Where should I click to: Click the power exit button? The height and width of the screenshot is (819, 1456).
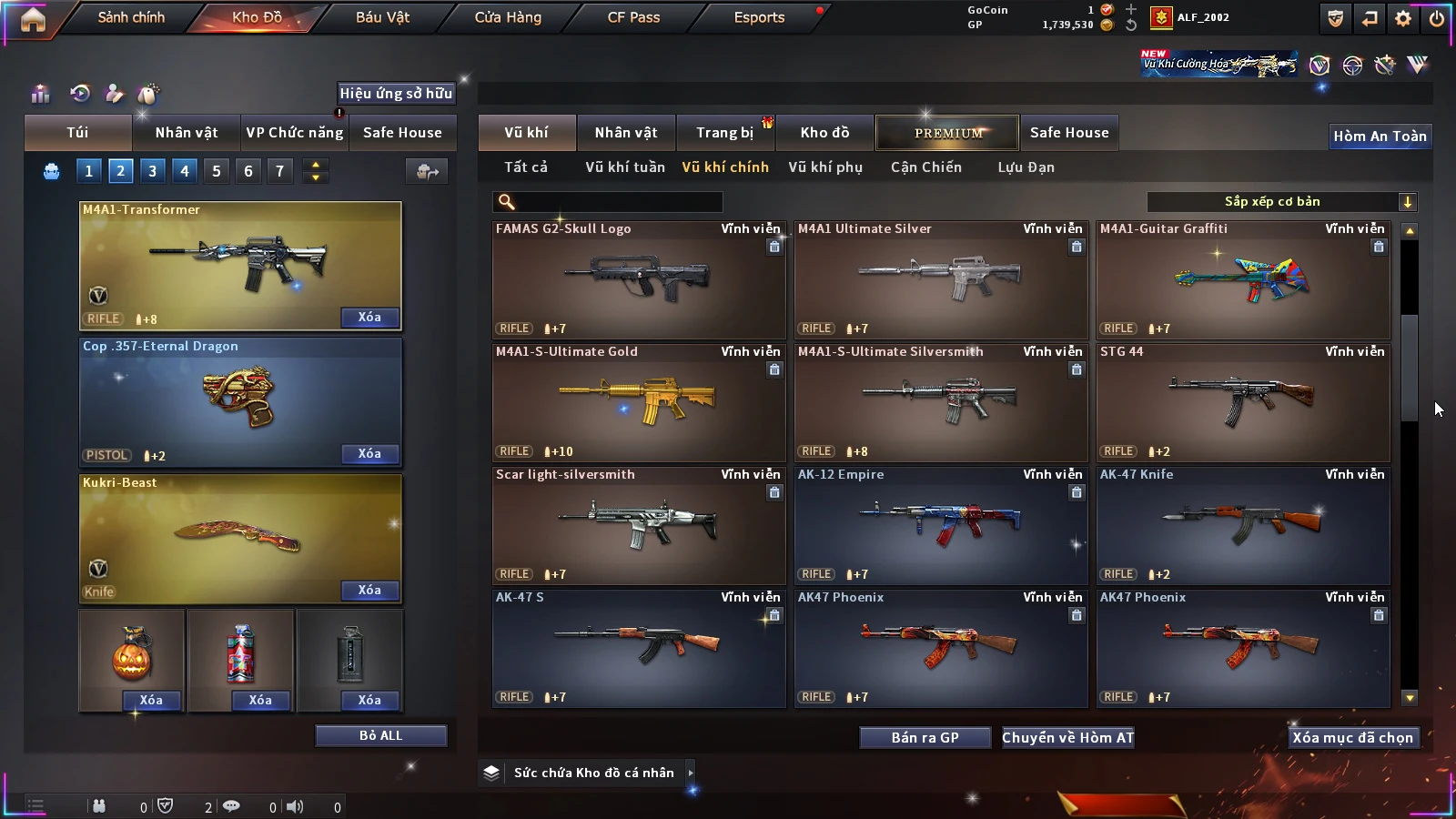[1437, 18]
